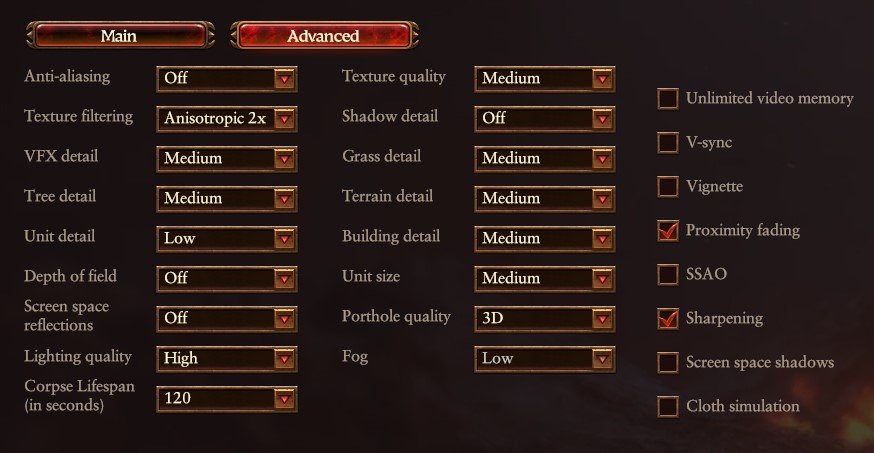Screen dimensions: 874x453
Task: Enable the SSAO checkbox
Action: click(667, 274)
